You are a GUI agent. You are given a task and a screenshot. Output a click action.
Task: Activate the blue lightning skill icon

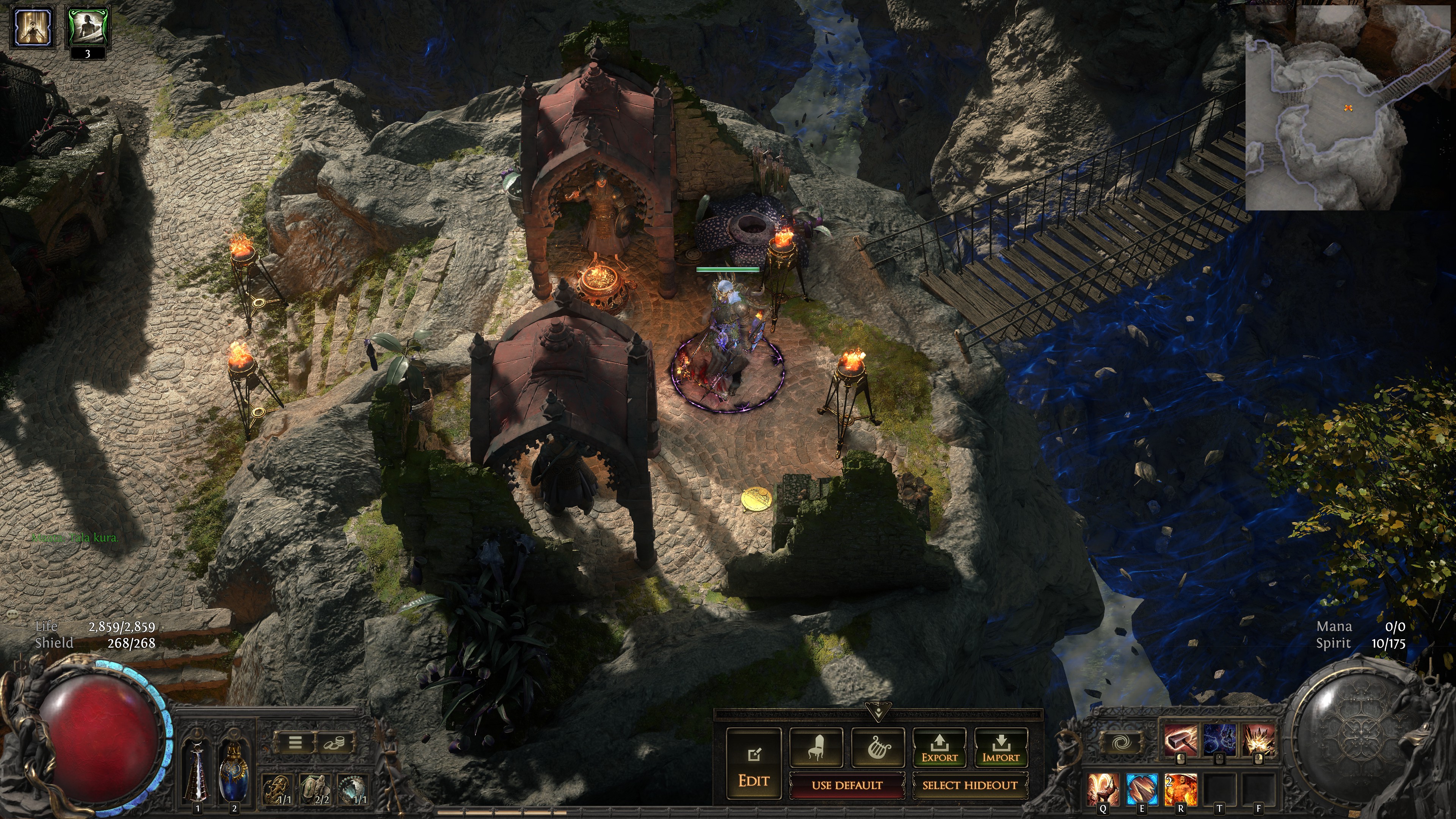coord(1219,739)
